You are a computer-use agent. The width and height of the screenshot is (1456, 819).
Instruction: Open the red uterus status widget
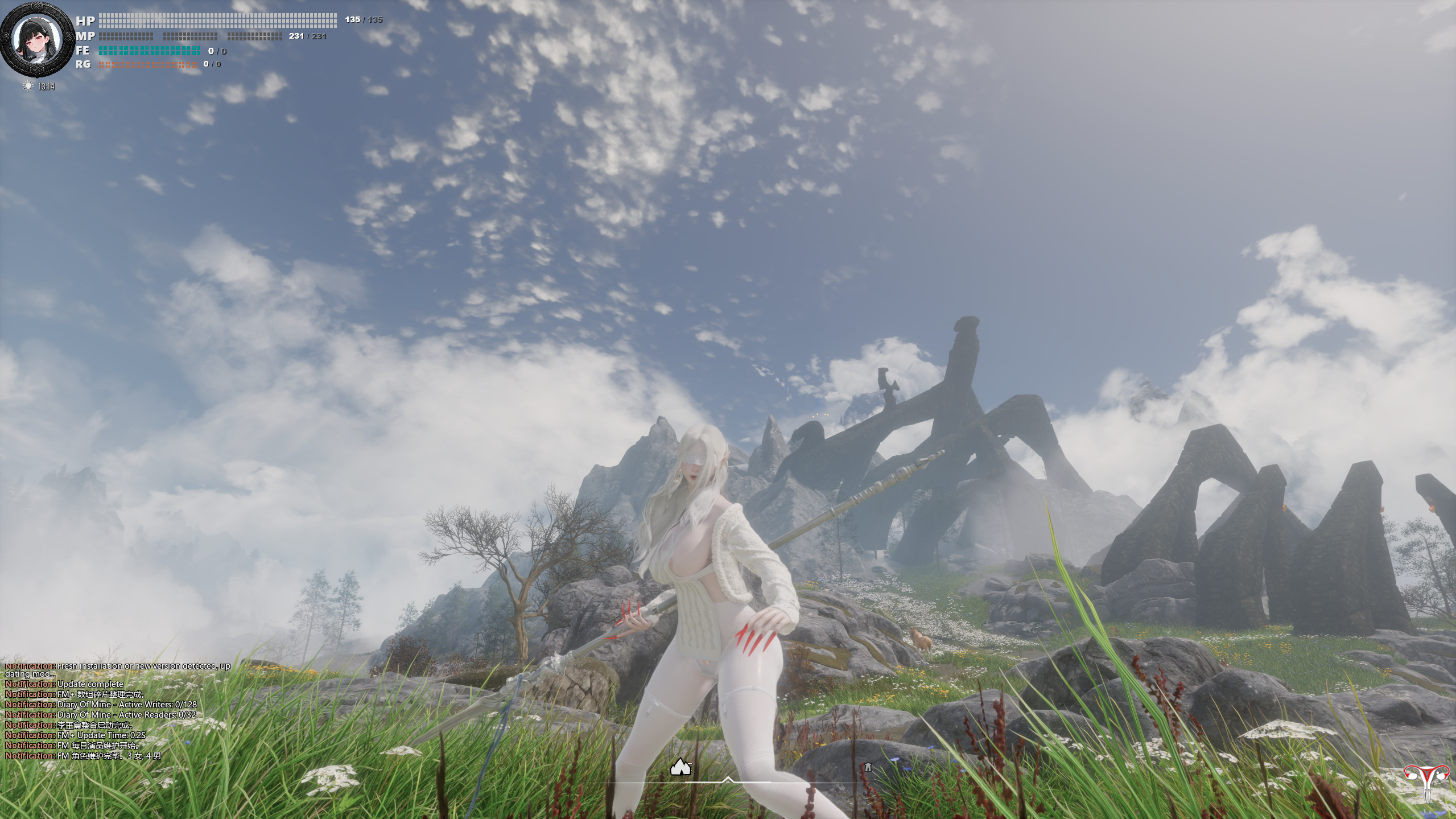(1426, 781)
